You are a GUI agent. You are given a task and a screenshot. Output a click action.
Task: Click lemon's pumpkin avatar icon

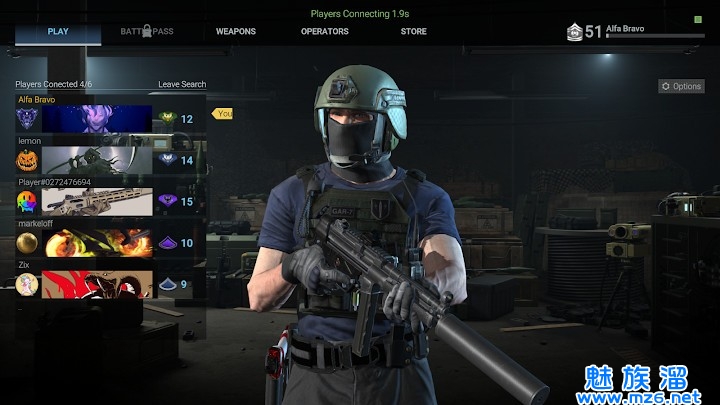(x=28, y=160)
